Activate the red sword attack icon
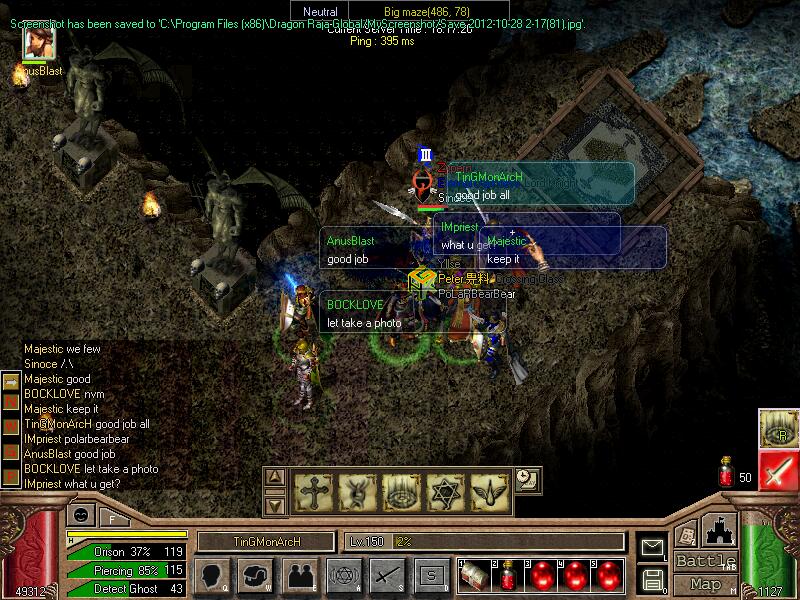This screenshot has height=600, width=800. [777, 469]
